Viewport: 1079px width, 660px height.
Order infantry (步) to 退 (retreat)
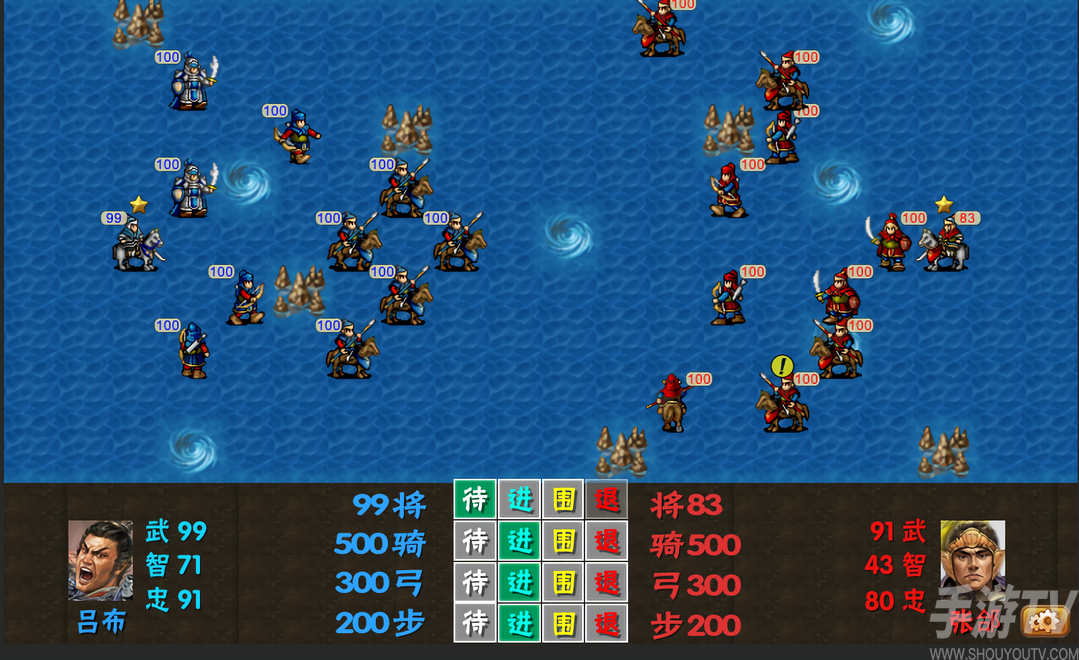(607, 623)
